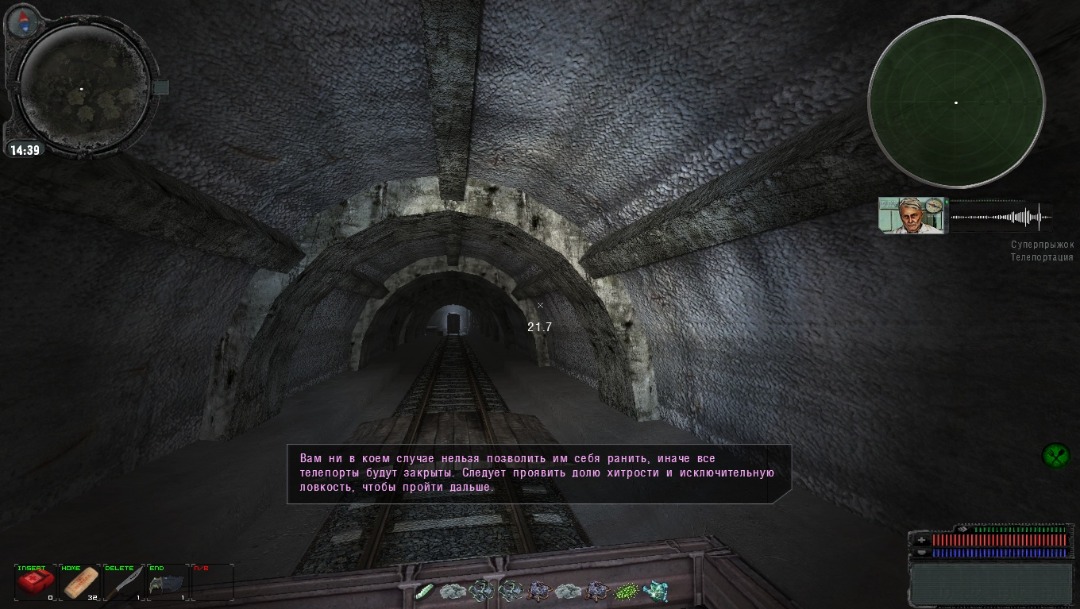Select the cyan crystal artifact
The width and height of the screenshot is (1080, 609).
[x=657, y=591]
